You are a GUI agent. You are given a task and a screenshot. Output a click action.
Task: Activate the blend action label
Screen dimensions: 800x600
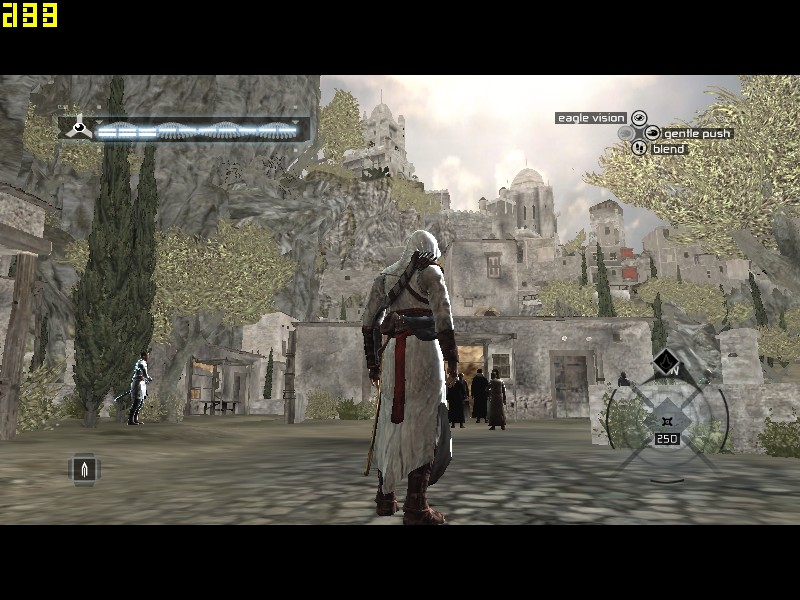click(x=669, y=149)
